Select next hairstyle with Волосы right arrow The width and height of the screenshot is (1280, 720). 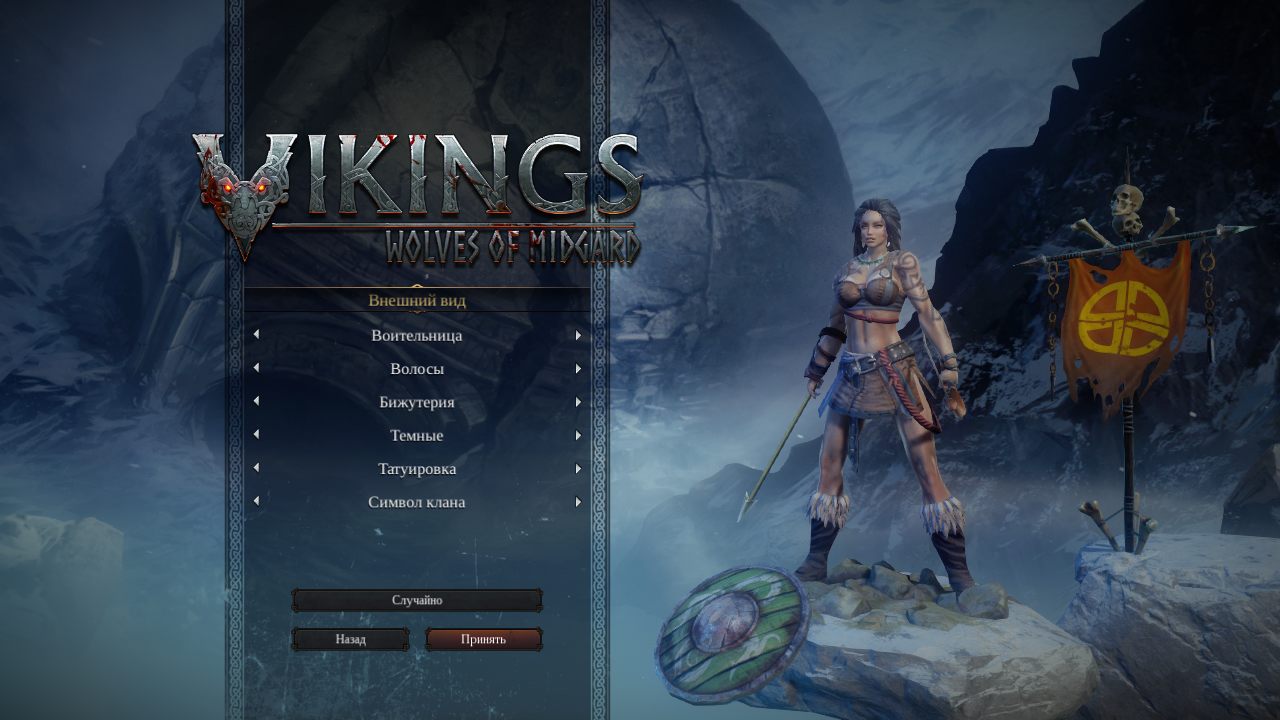pos(578,369)
